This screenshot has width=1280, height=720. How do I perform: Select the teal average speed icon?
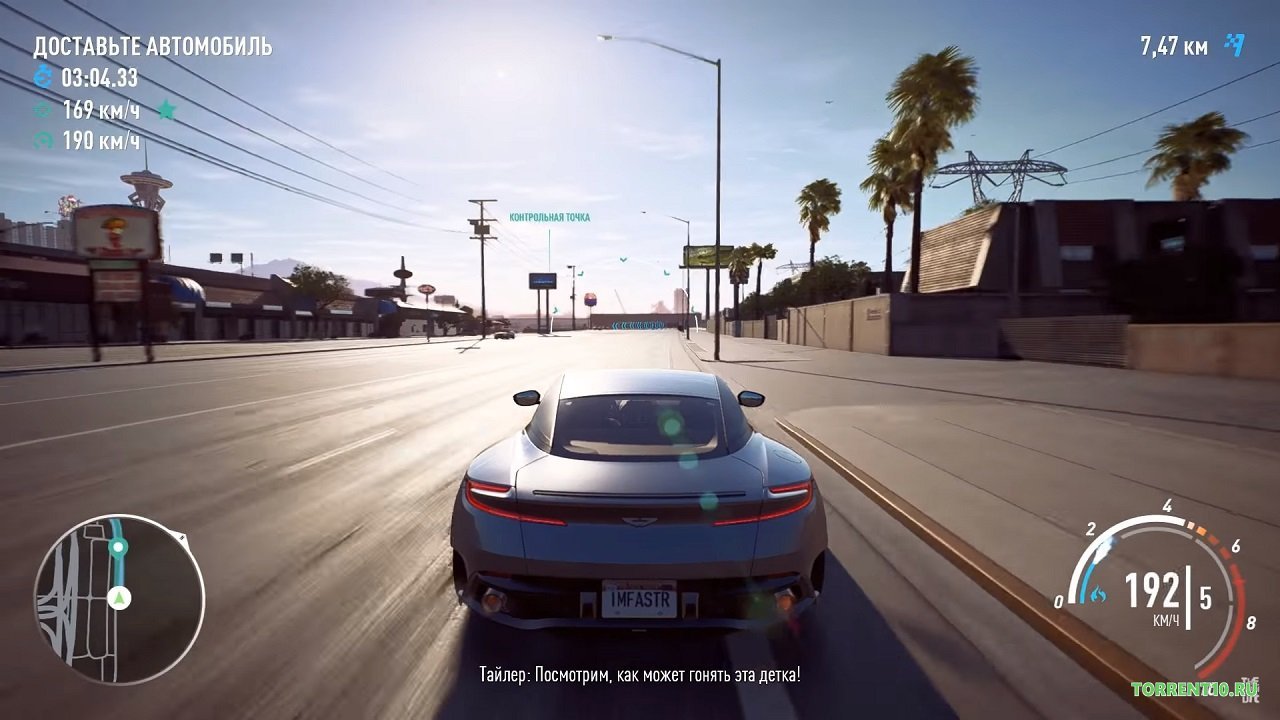pyautogui.click(x=42, y=110)
